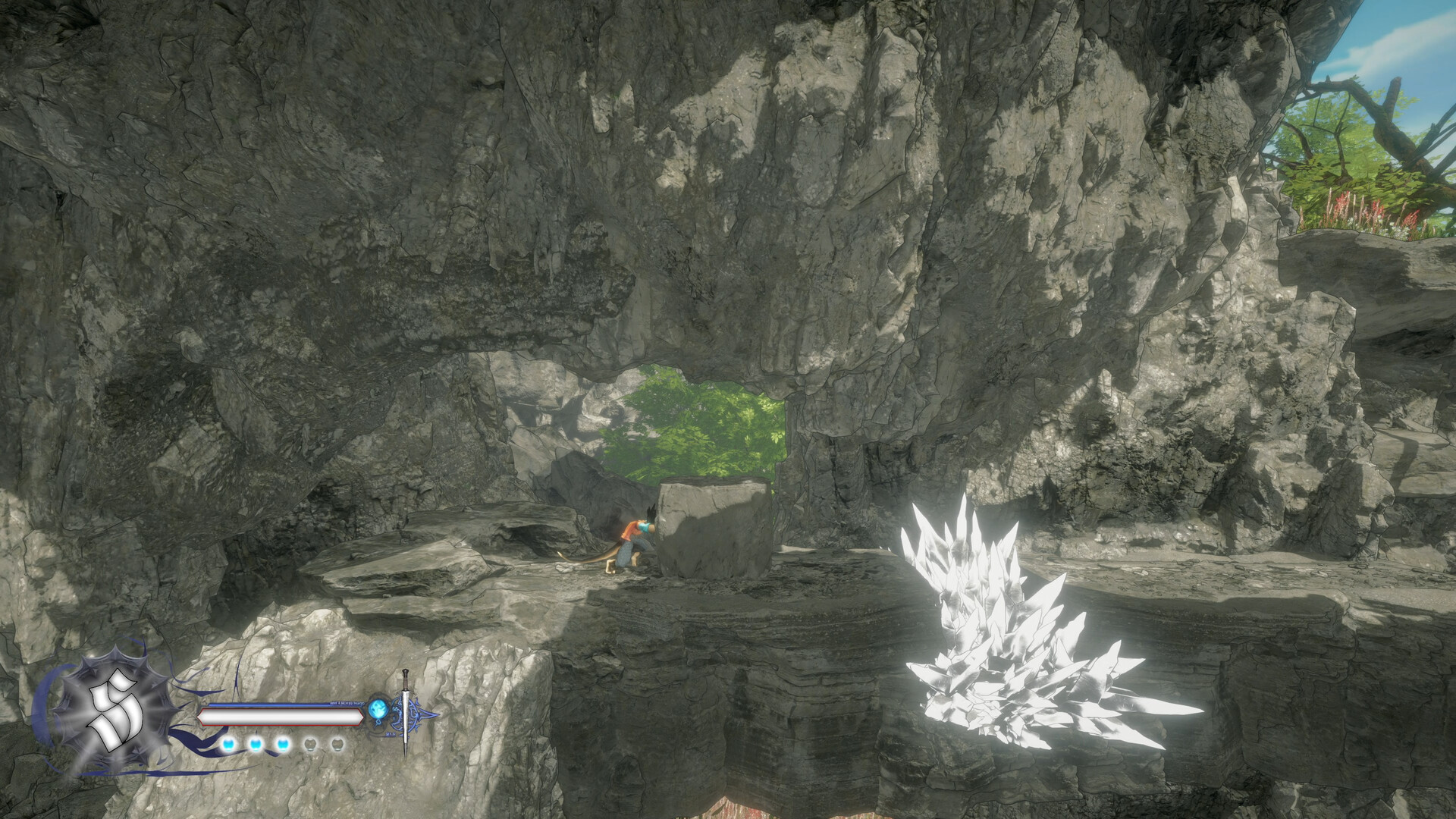Click the fourth empty mana orb
The height and width of the screenshot is (819, 1456).
pos(310,745)
